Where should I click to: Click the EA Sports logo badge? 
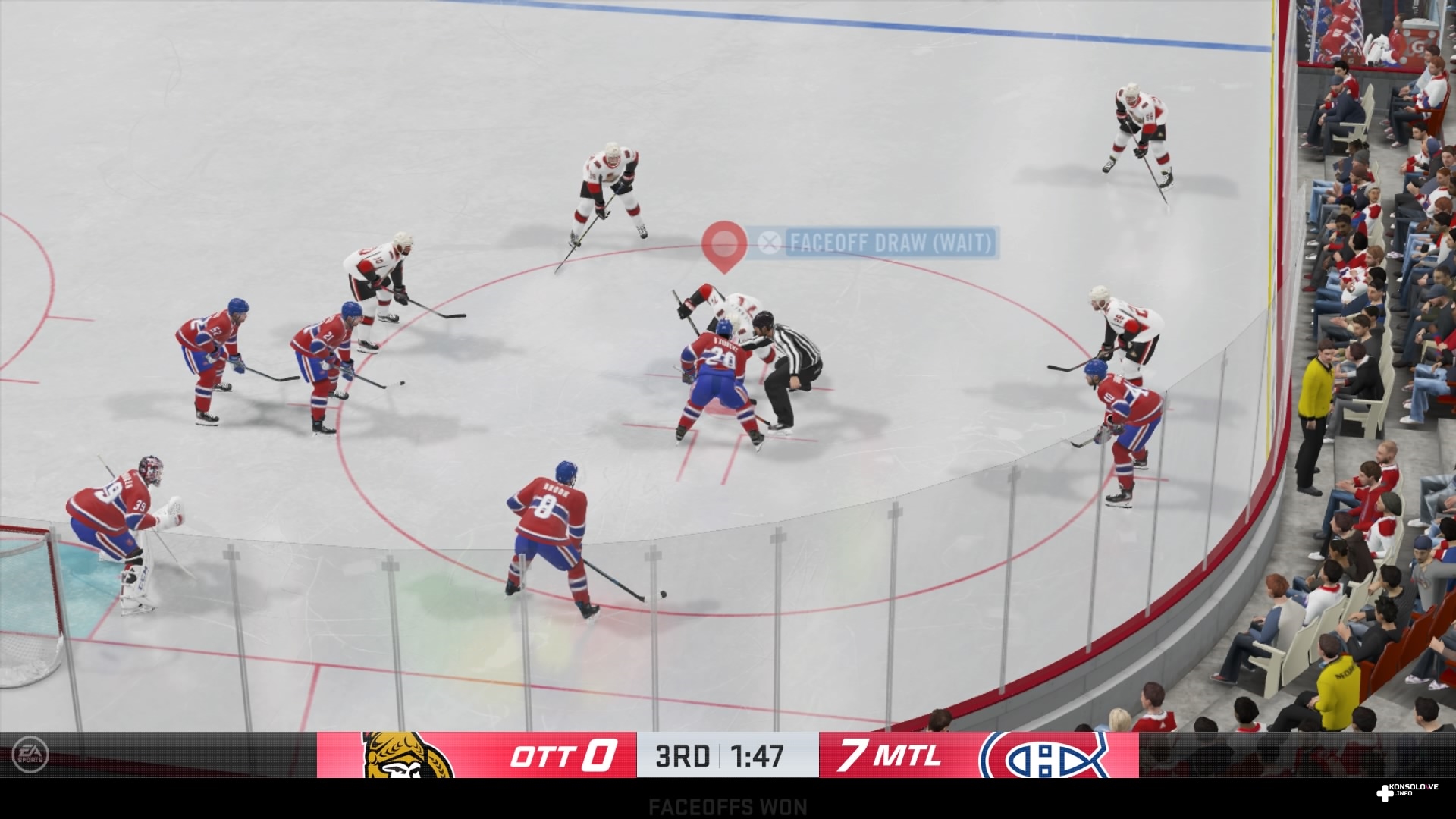tap(30, 755)
